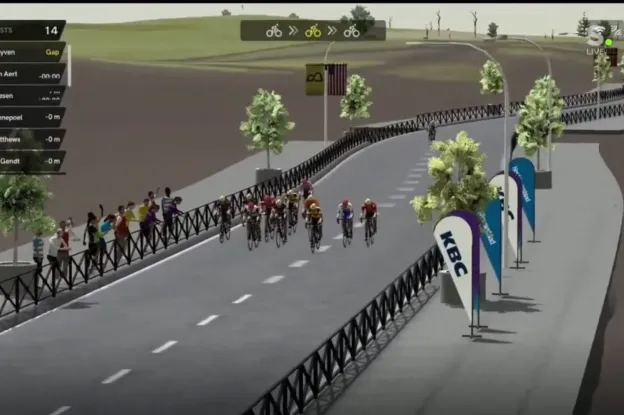Viewport: 624px width, 415px height.
Task: Select the rider row ending in "enepoel"
Action: pyautogui.click(x=32, y=117)
